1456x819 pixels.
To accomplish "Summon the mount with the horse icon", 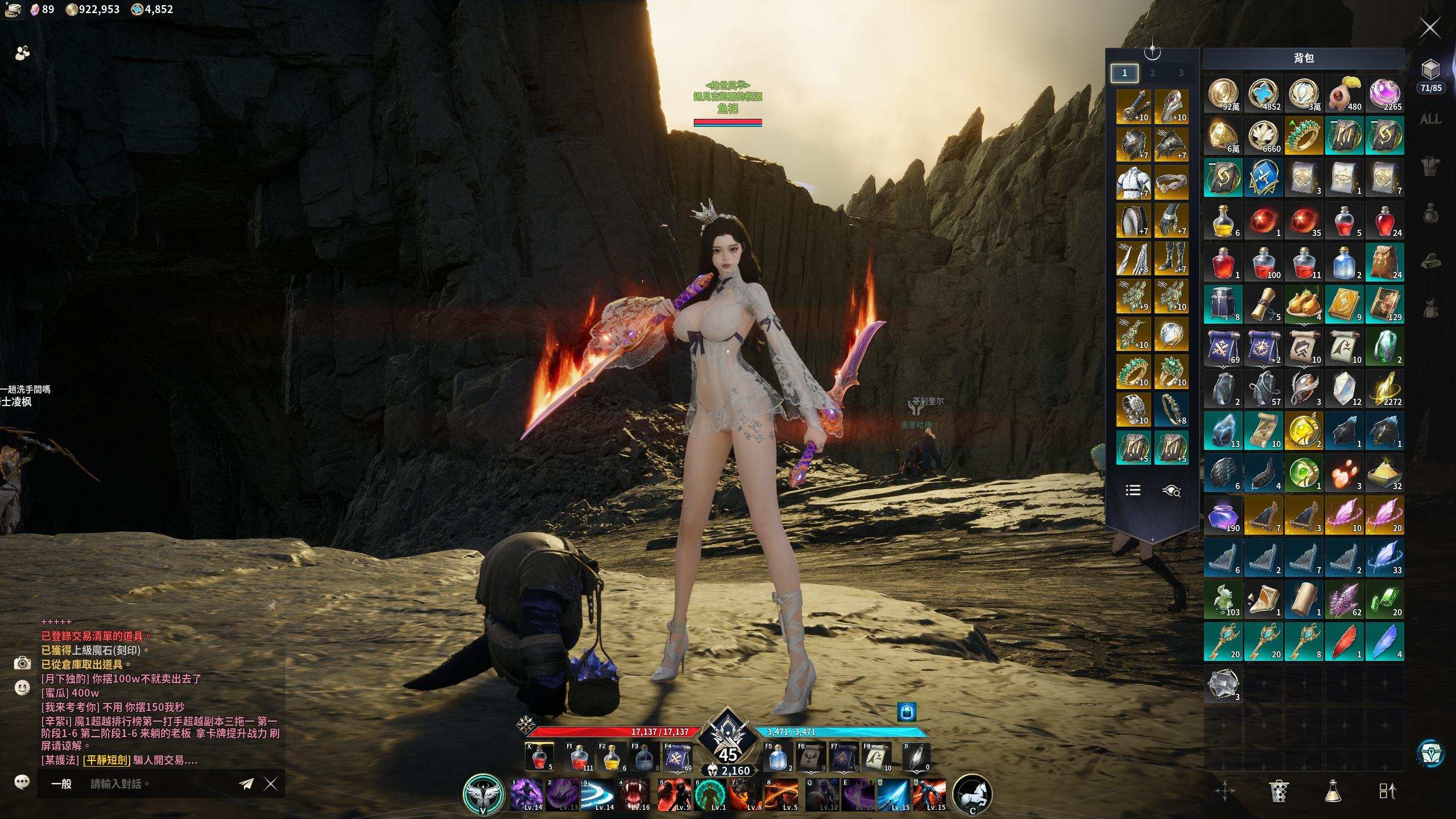I will (972, 794).
